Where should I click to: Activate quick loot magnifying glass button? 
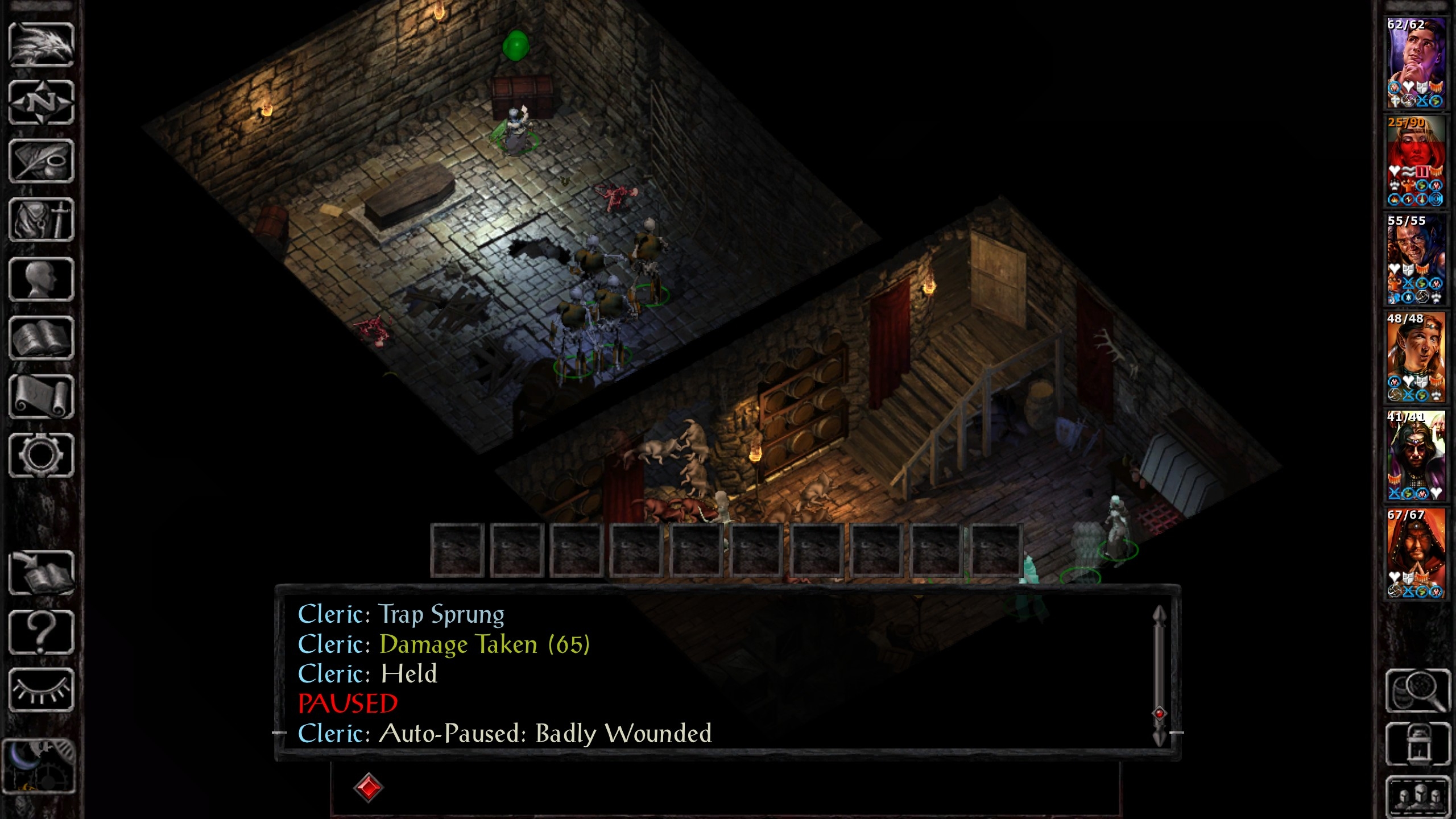[1418, 690]
